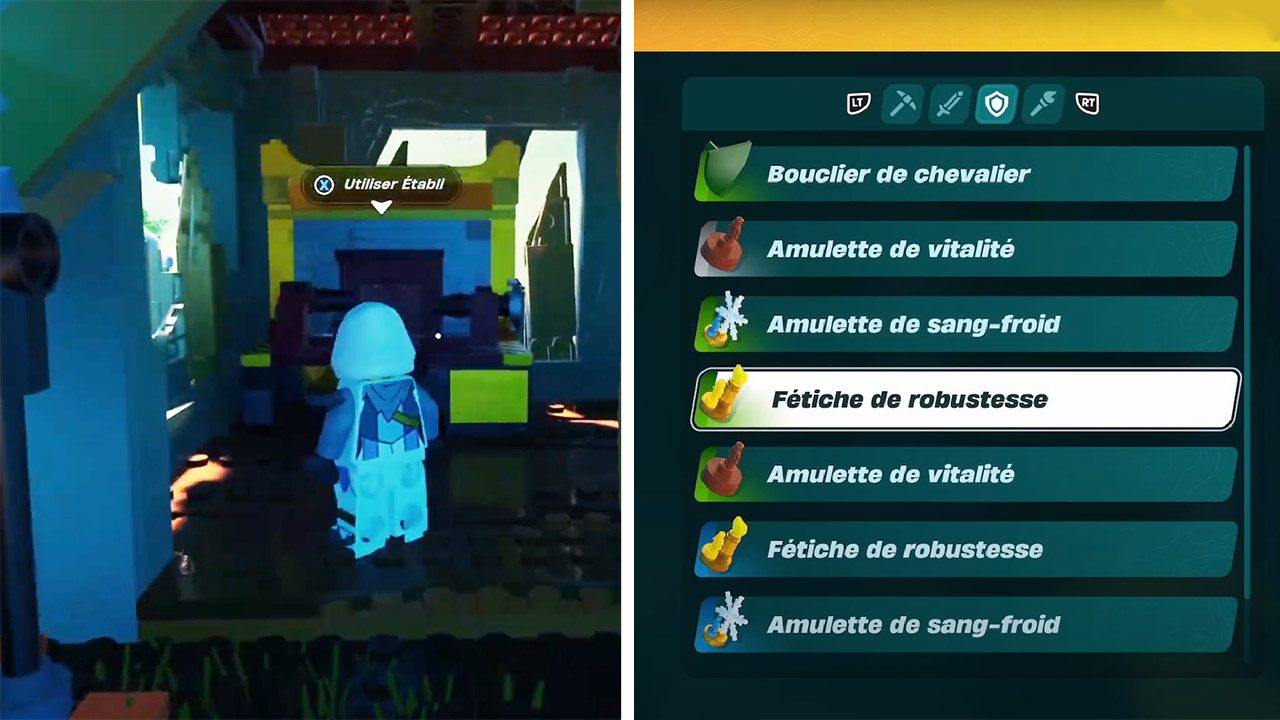Click the green shield thumbnail on Bouclier de chevalier
The height and width of the screenshot is (720, 1280).
(725, 168)
